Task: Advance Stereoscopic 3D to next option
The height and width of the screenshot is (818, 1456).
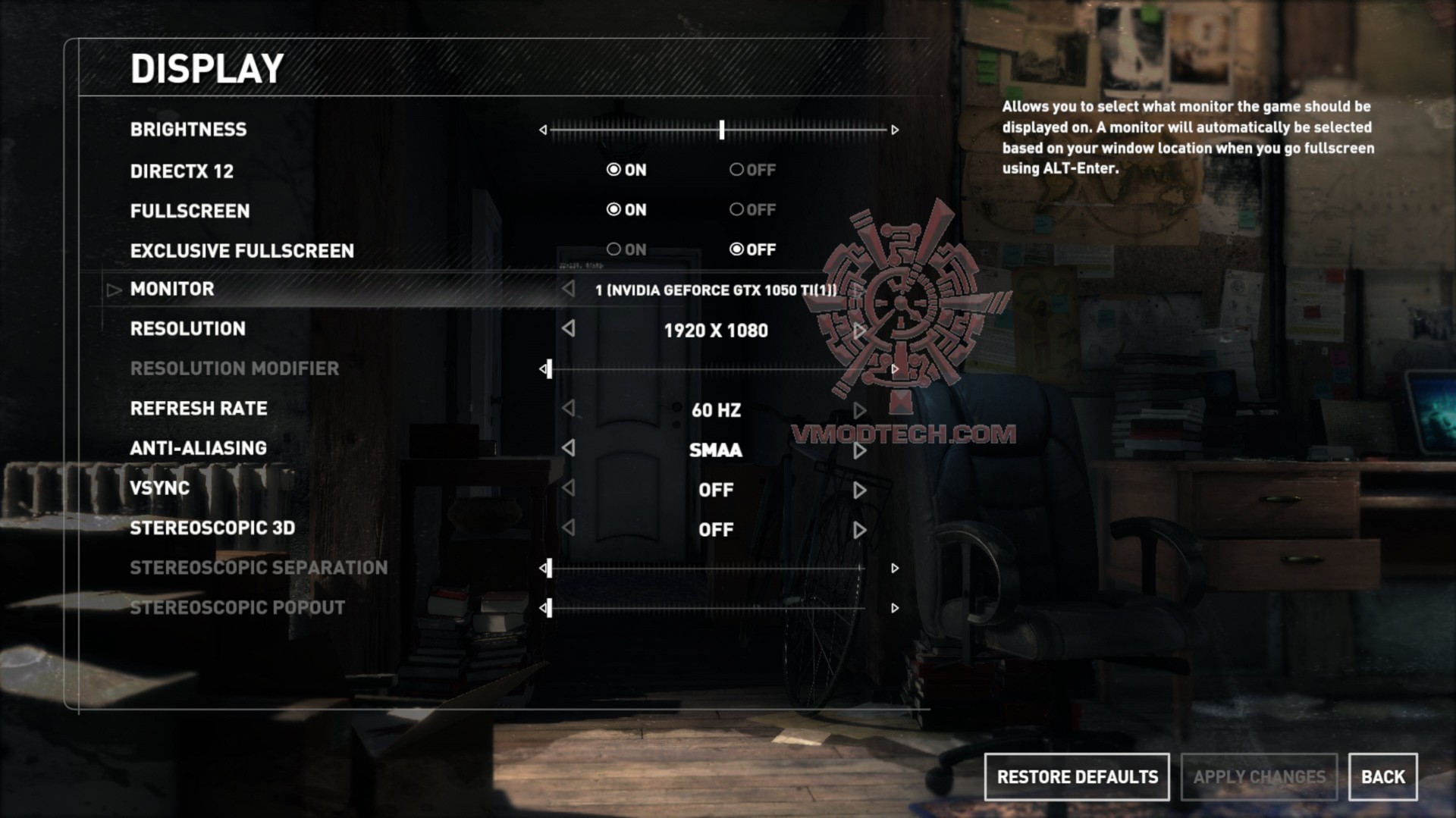Action: pos(859,530)
